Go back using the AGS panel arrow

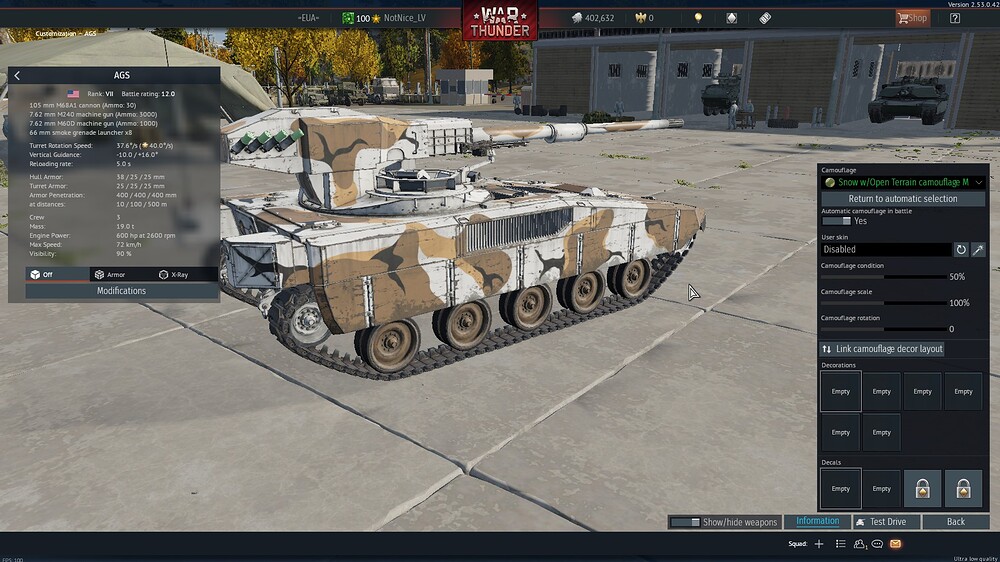(17, 75)
